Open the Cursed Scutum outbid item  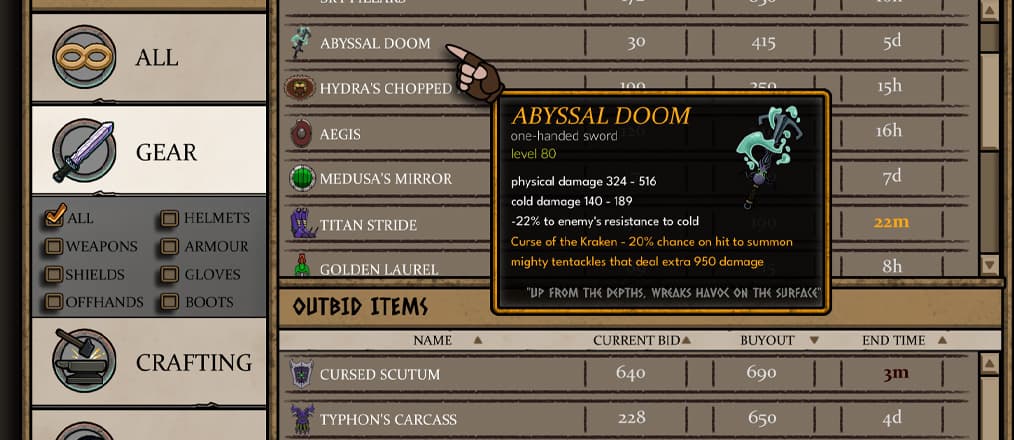(x=379, y=374)
